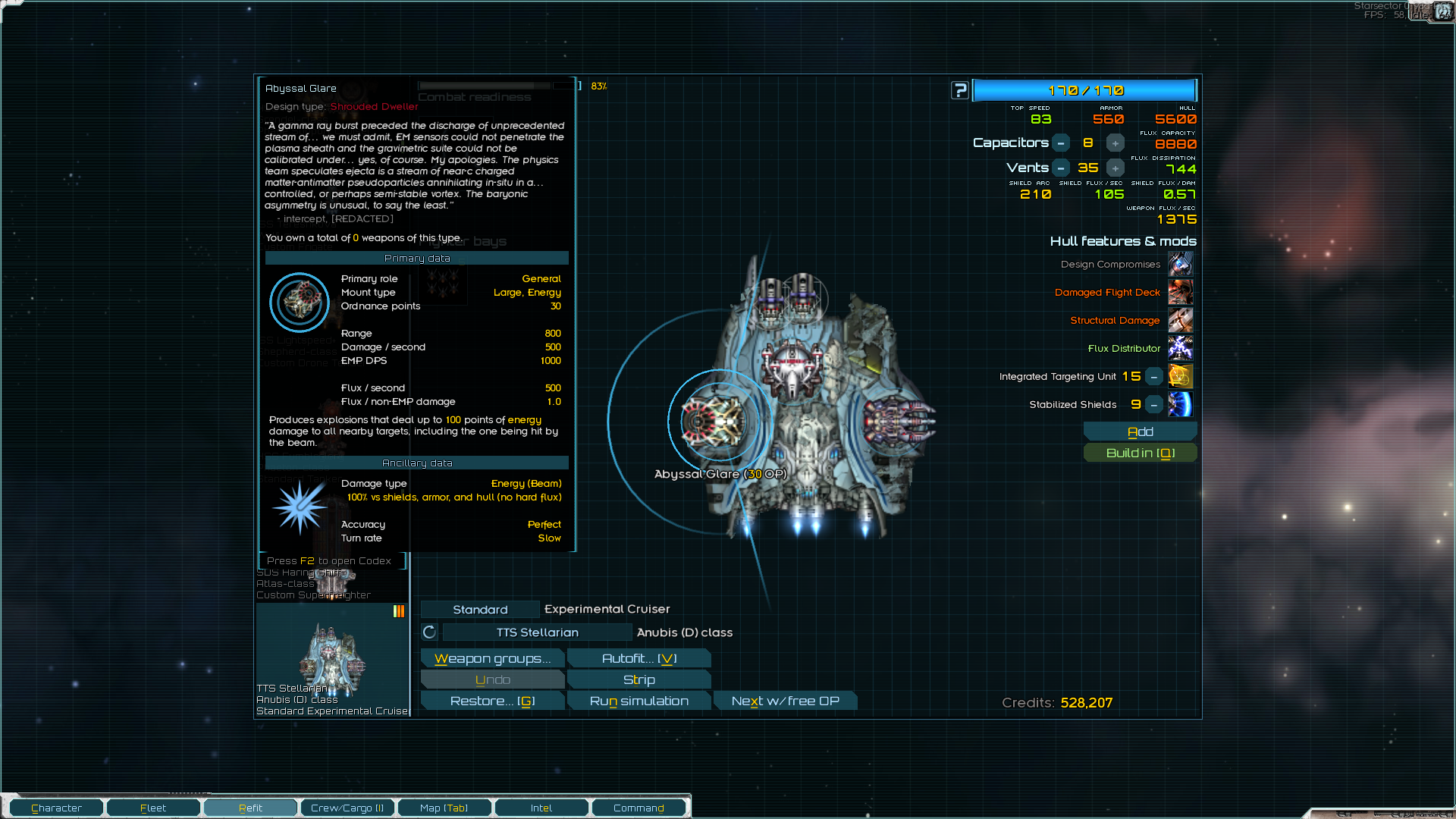Add a new hull mod

[1140, 431]
